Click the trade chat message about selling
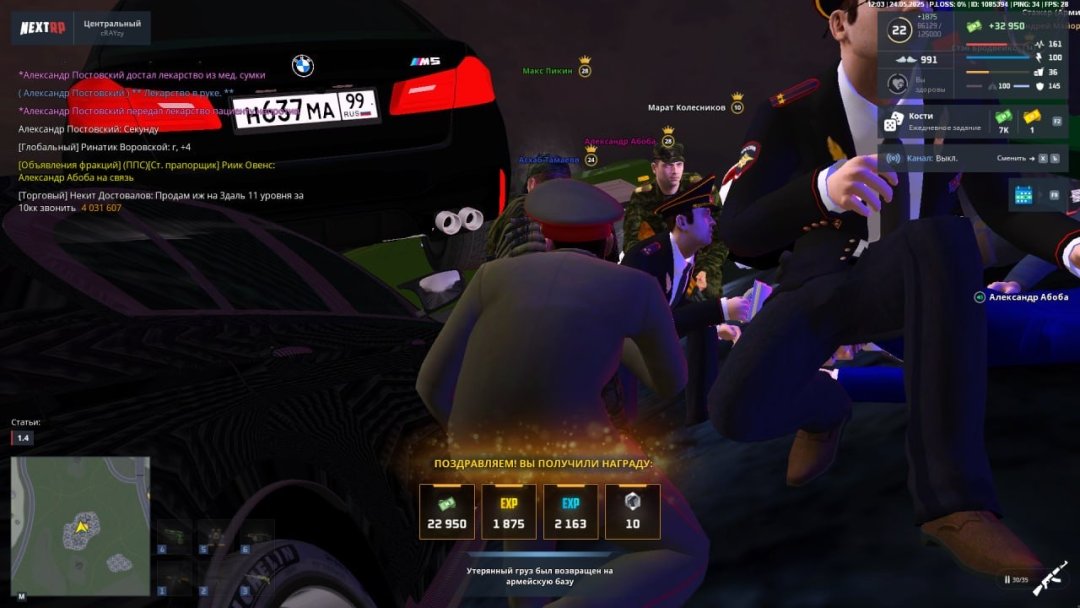 pyautogui.click(x=160, y=201)
